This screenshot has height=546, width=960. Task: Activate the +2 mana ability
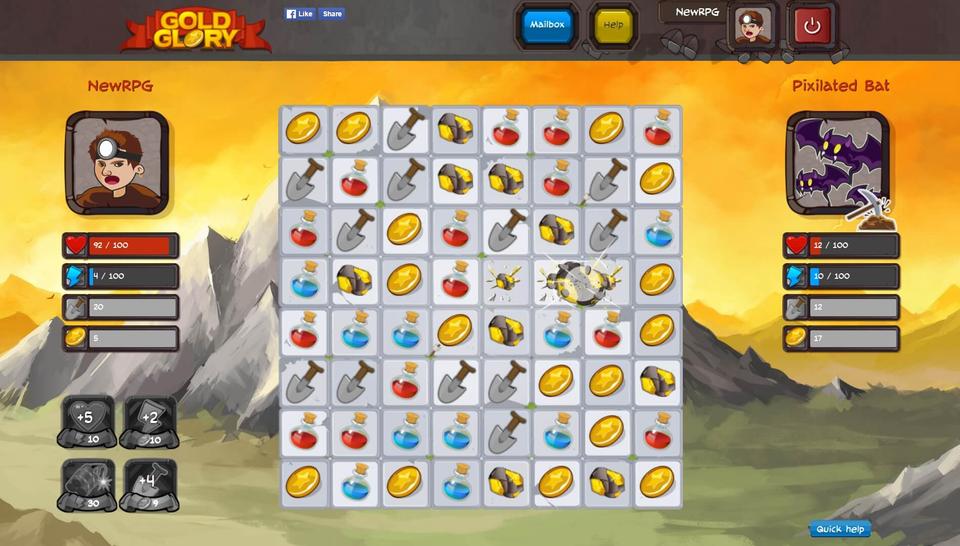coord(149,422)
